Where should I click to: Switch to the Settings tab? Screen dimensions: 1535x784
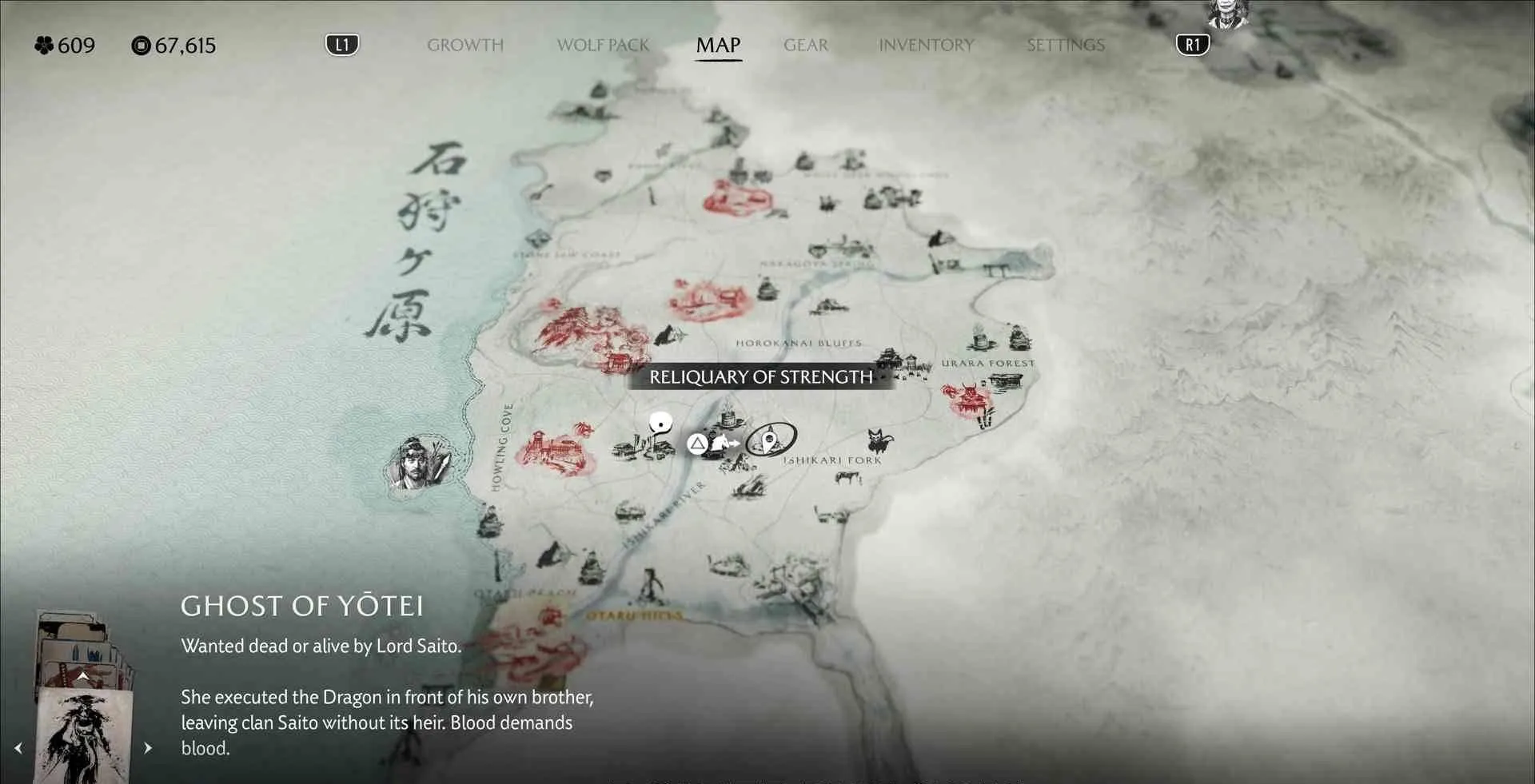click(x=1065, y=46)
